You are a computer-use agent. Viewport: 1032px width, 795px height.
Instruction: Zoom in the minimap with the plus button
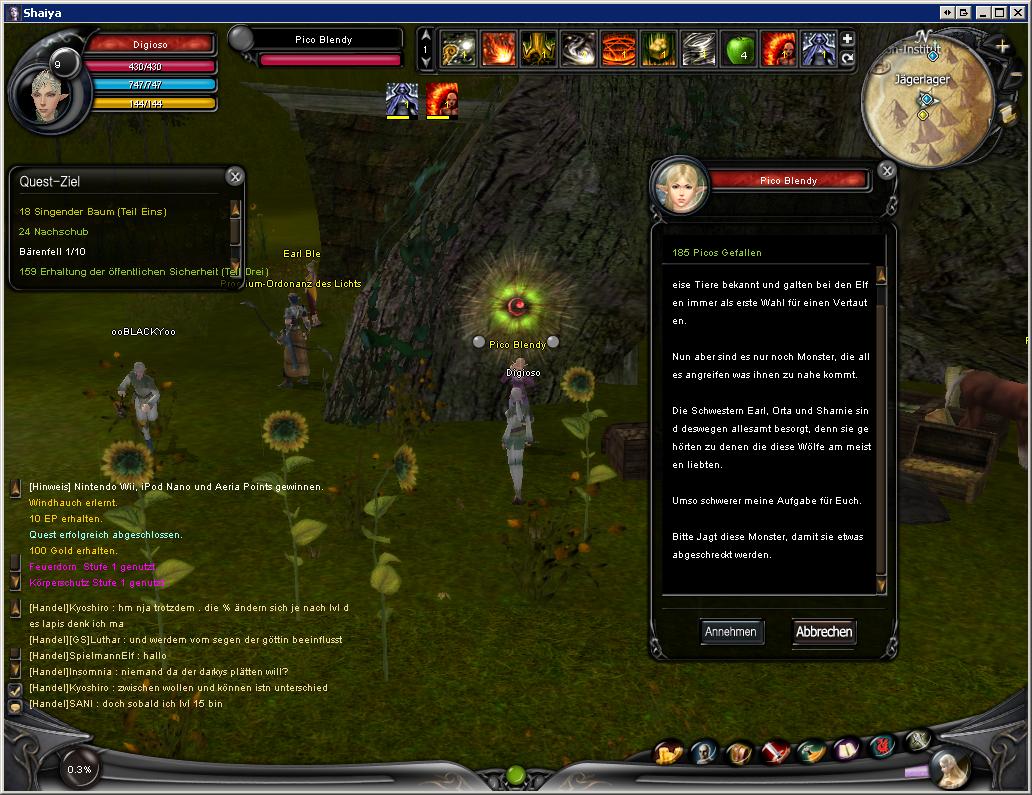tap(1003, 47)
